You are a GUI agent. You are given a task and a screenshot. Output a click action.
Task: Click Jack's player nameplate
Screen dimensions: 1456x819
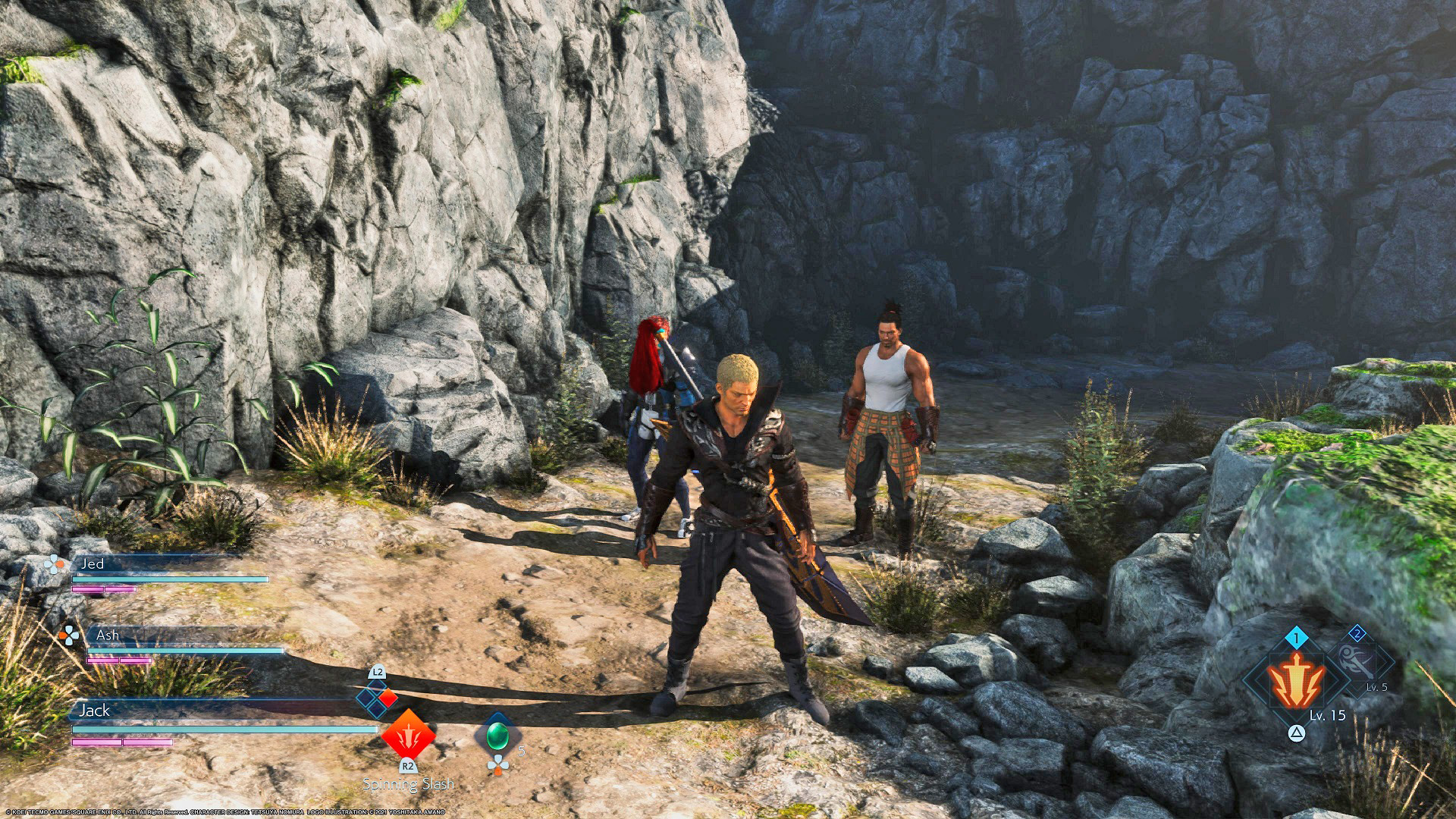[x=95, y=711]
